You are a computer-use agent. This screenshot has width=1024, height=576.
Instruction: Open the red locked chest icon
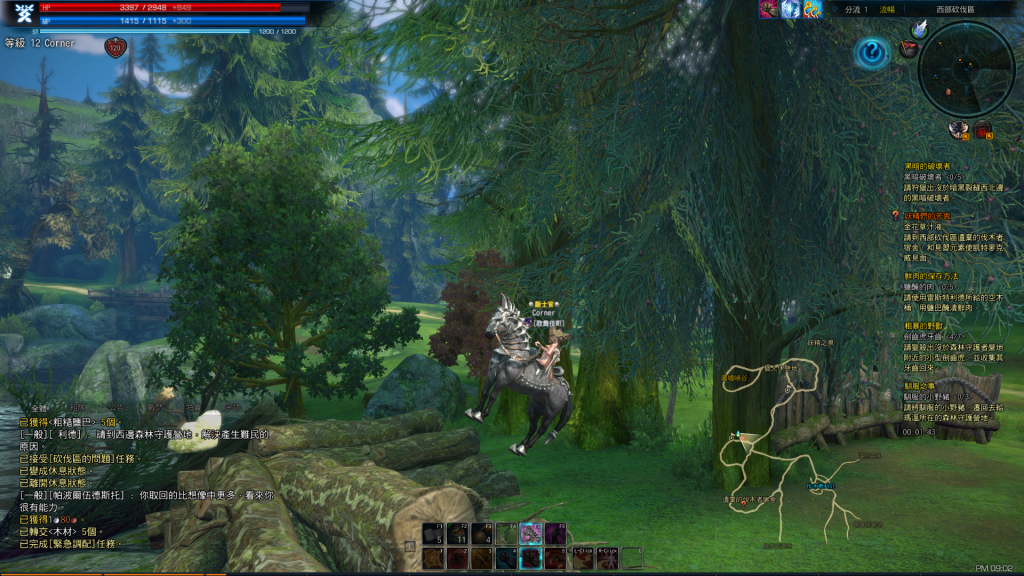coord(983,129)
